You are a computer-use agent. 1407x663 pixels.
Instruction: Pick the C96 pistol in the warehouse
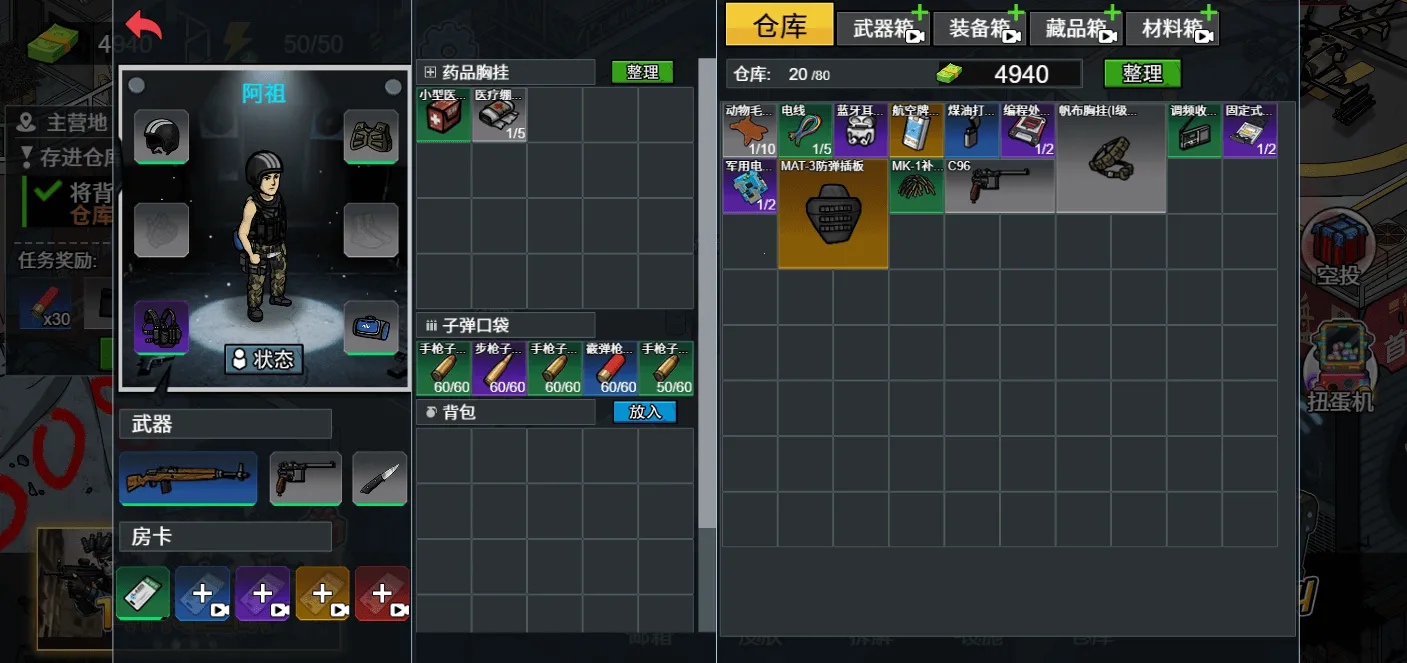[999, 185]
